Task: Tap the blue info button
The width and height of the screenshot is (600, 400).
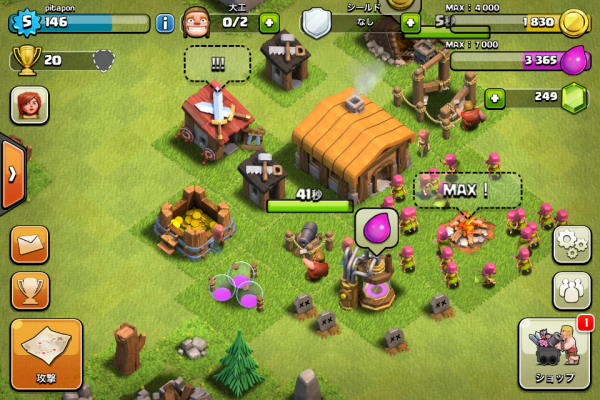Action: pyautogui.click(x=165, y=22)
